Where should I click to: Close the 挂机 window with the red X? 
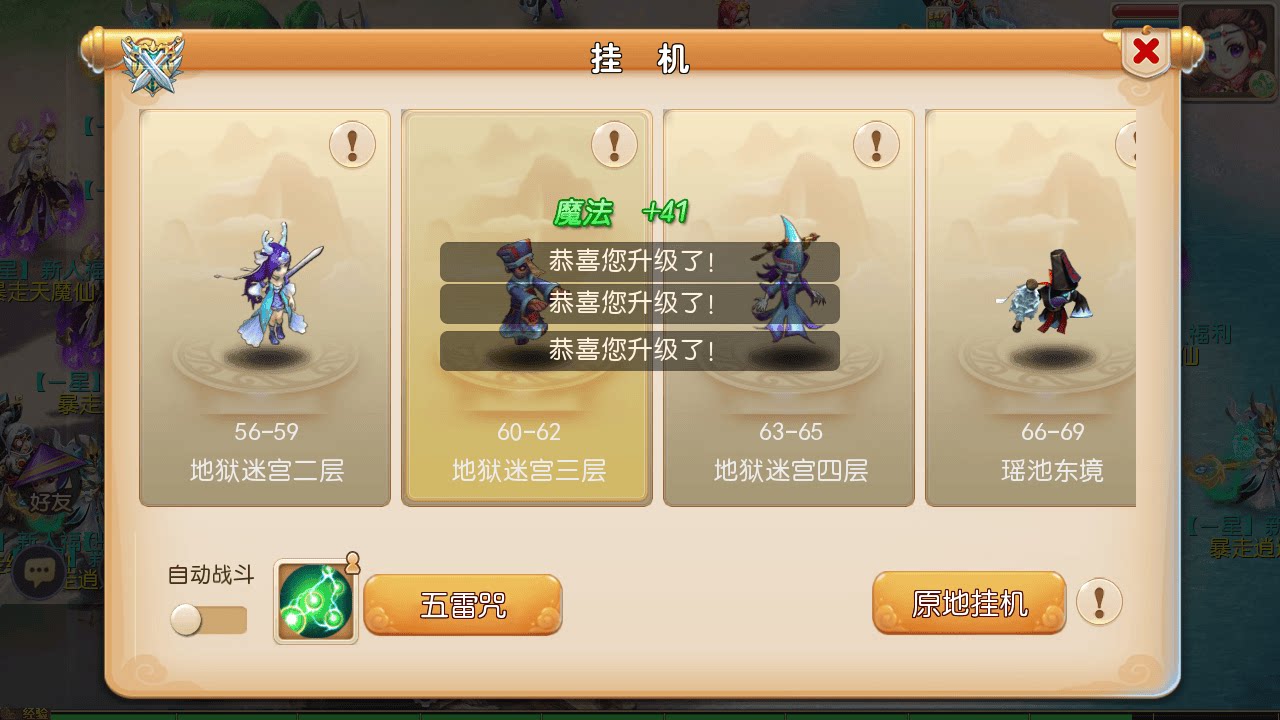[1146, 50]
